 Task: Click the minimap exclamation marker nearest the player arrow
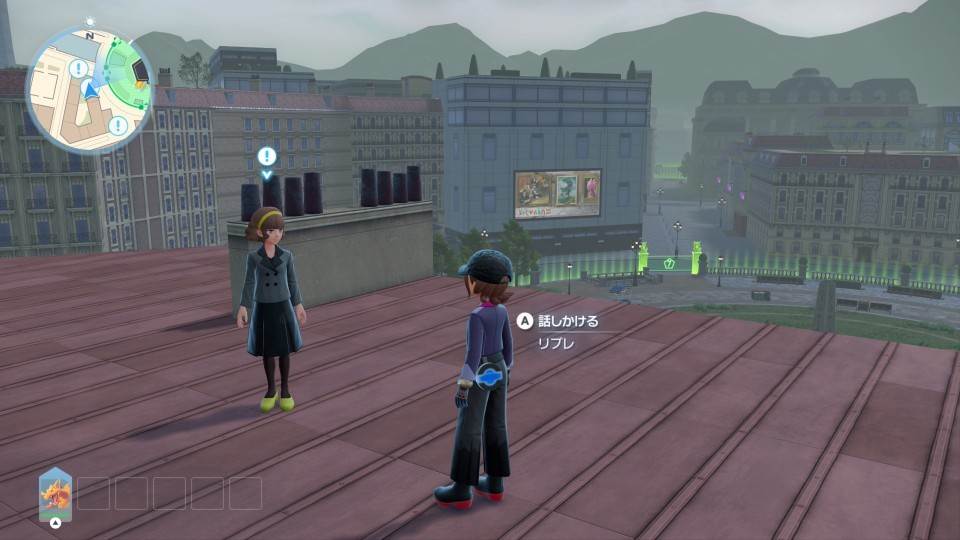coord(79,69)
